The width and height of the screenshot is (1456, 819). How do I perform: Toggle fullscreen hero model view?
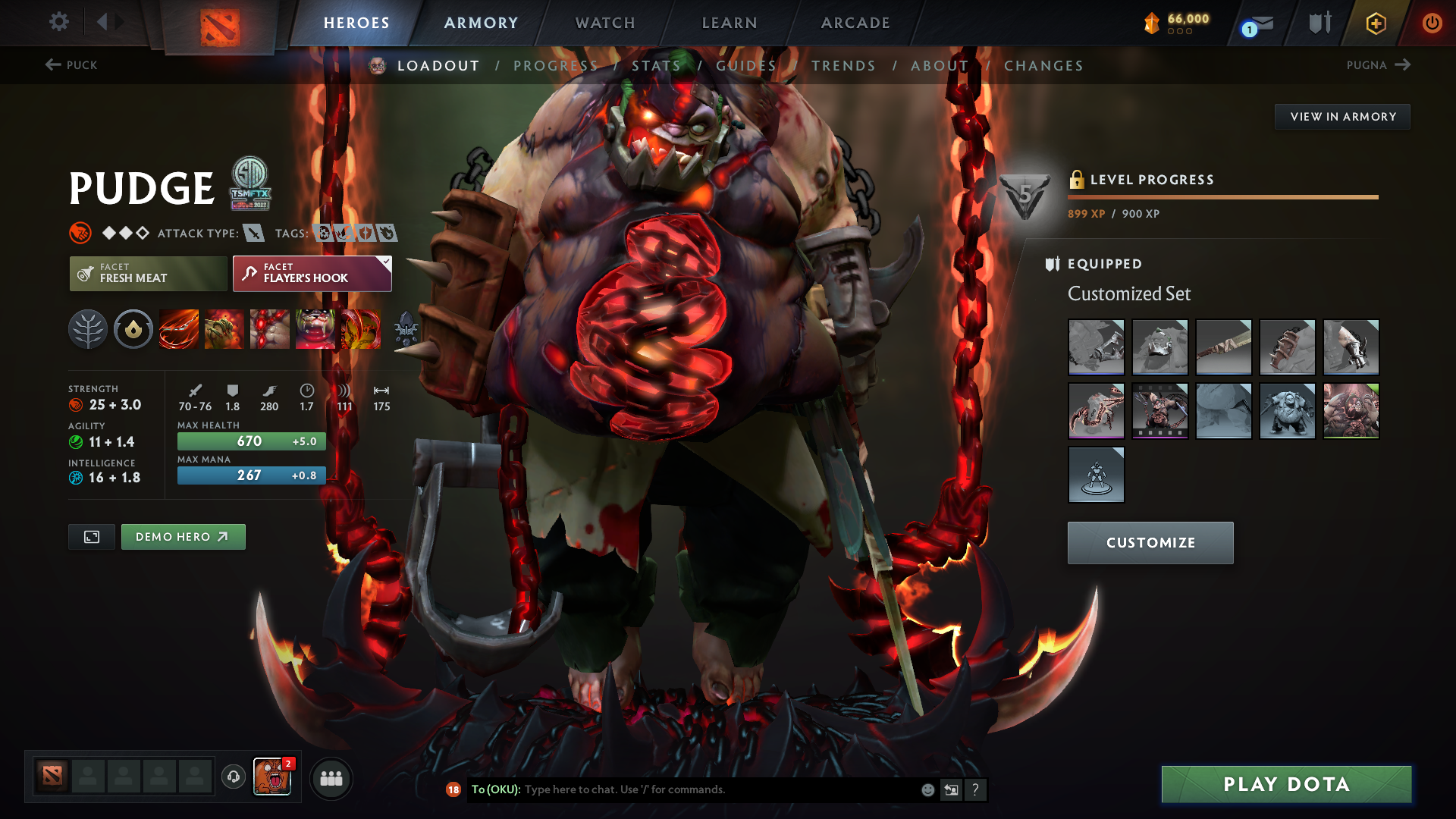[92, 537]
